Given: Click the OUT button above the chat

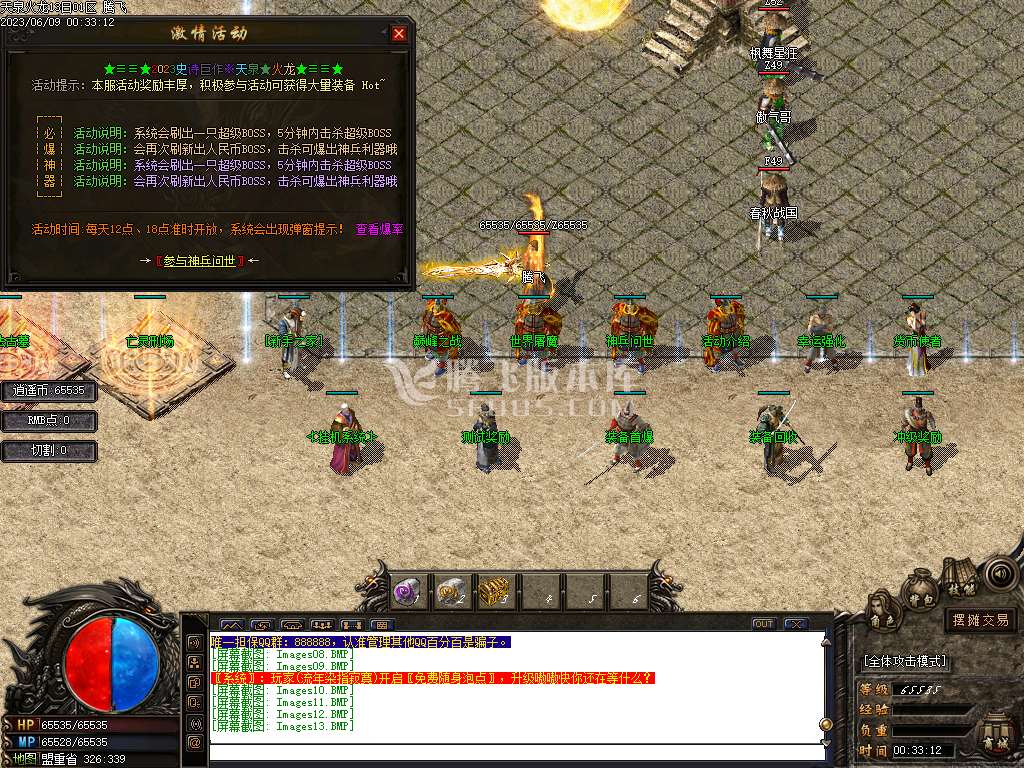Looking at the screenshot, I should coord(764,624).
